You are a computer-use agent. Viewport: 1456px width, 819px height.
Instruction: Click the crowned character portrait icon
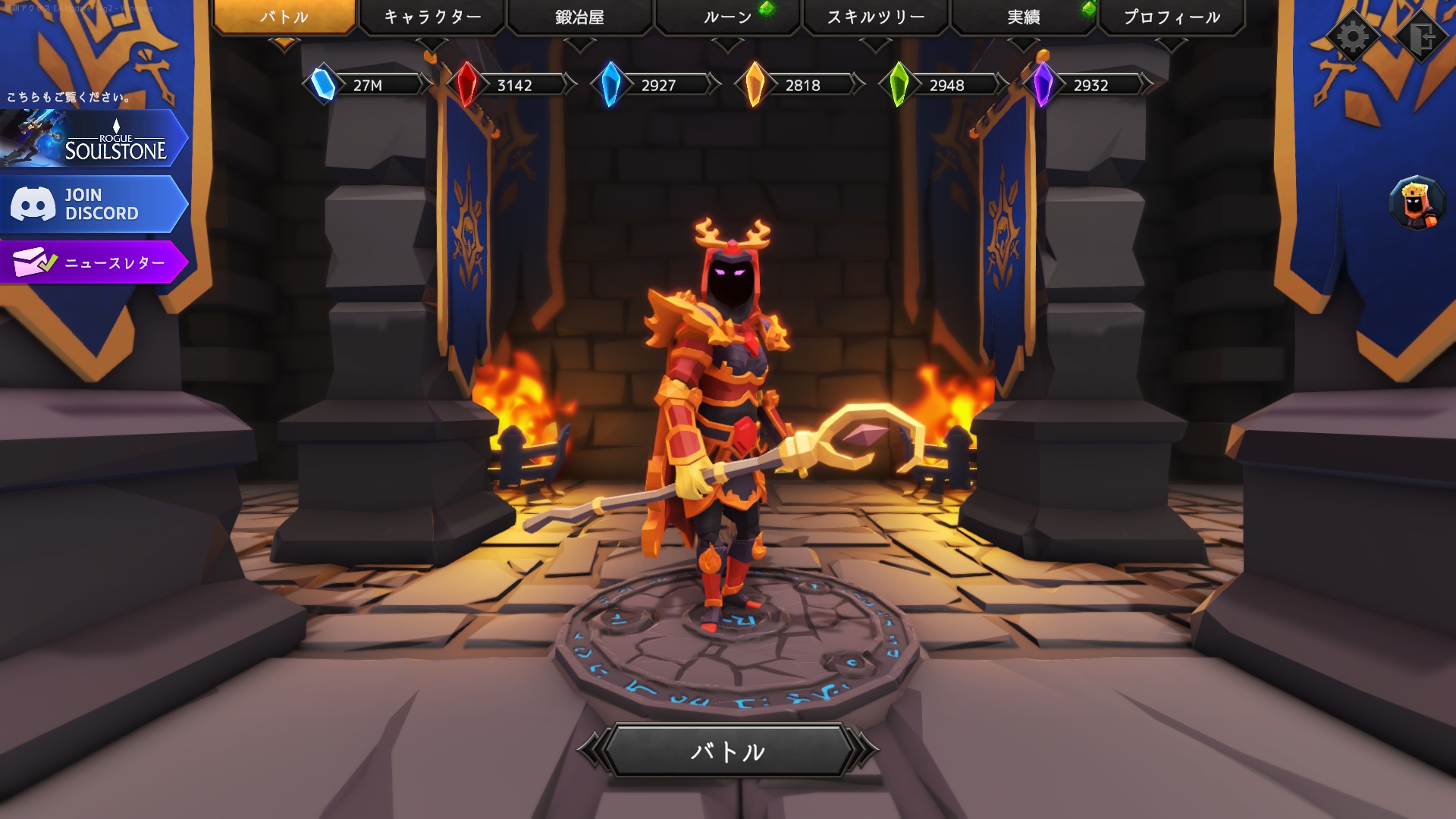1415,203
